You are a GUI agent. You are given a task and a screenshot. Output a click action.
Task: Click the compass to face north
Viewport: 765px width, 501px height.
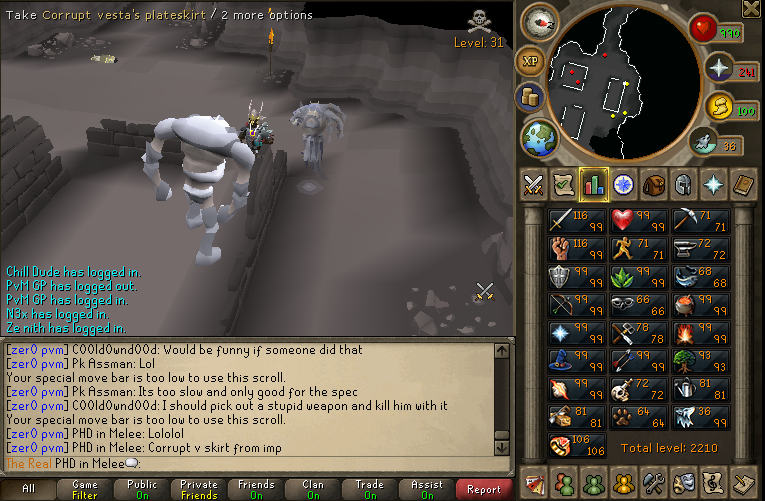(x=544, y=21)
